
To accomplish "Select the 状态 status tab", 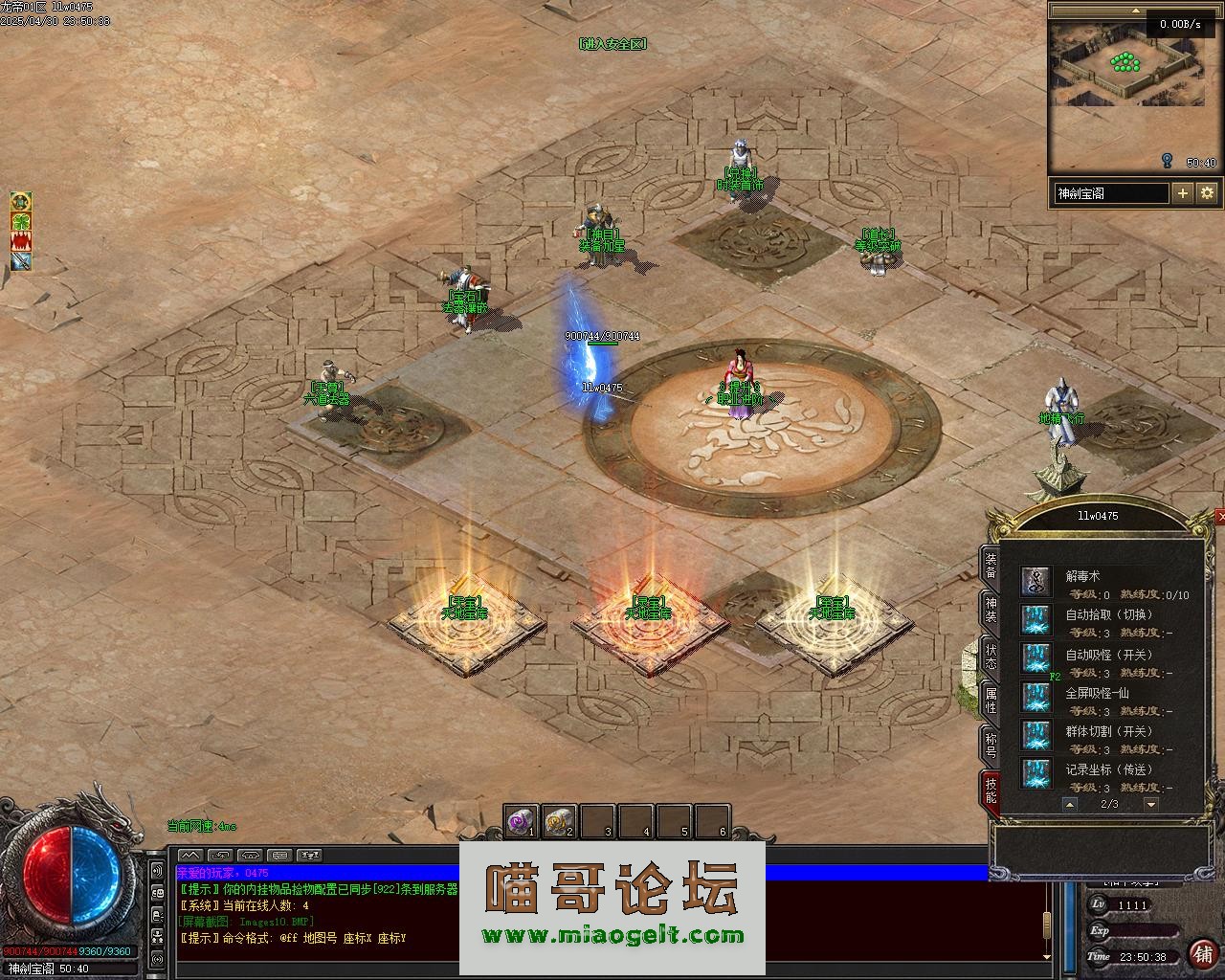I will pyautogui.click(x=991, y=656).
